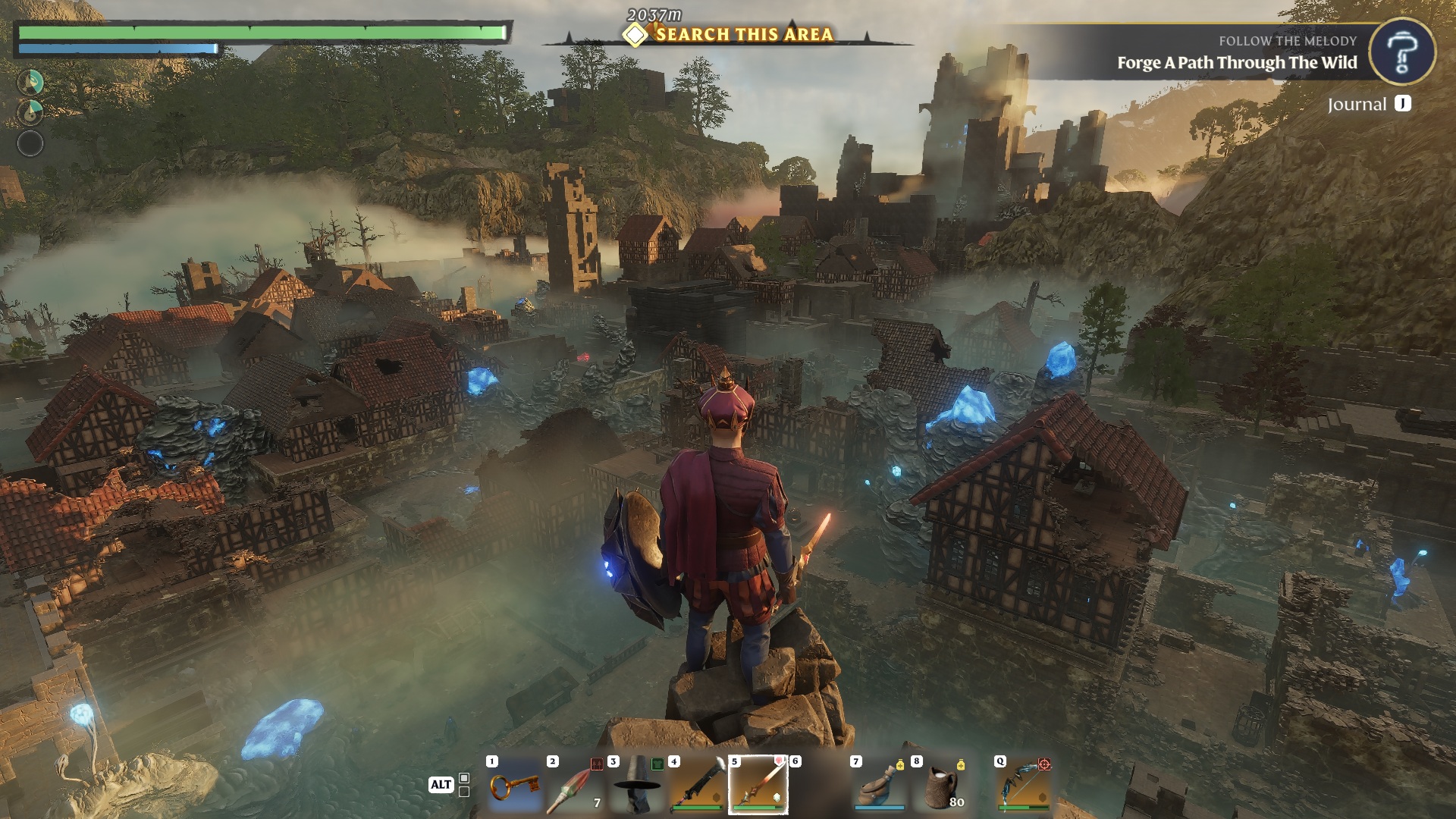Select the golden key hotbar slot
This screenshot has width=1456, height=819.
pos(515,786)
